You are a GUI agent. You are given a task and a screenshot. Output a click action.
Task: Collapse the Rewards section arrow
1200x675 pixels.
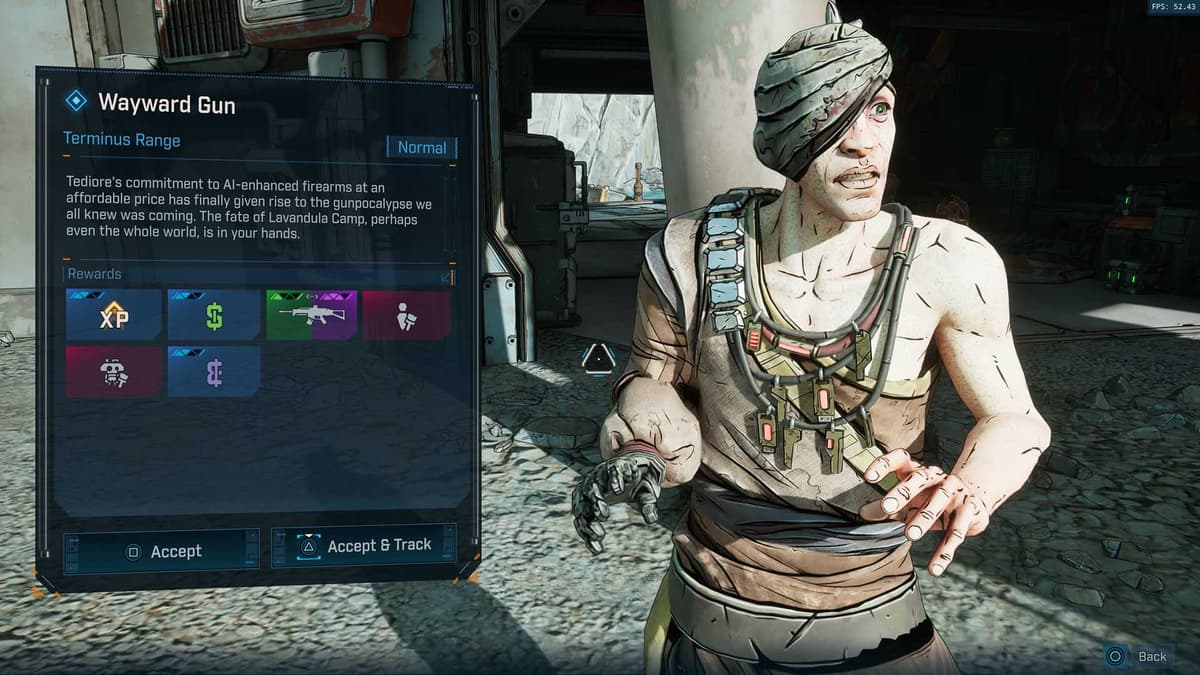447,276
